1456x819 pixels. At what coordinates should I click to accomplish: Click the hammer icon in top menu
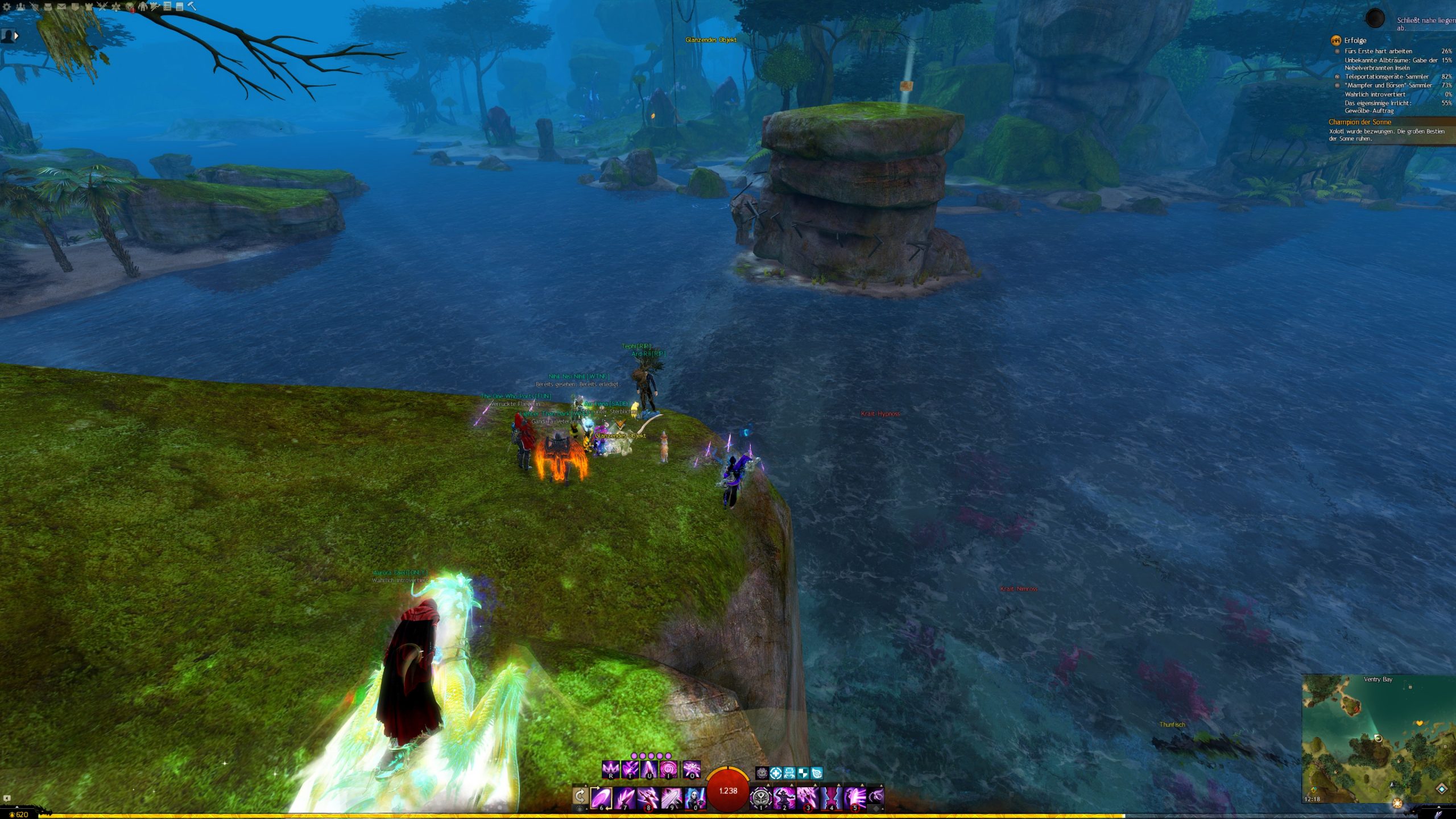(192, 6)
